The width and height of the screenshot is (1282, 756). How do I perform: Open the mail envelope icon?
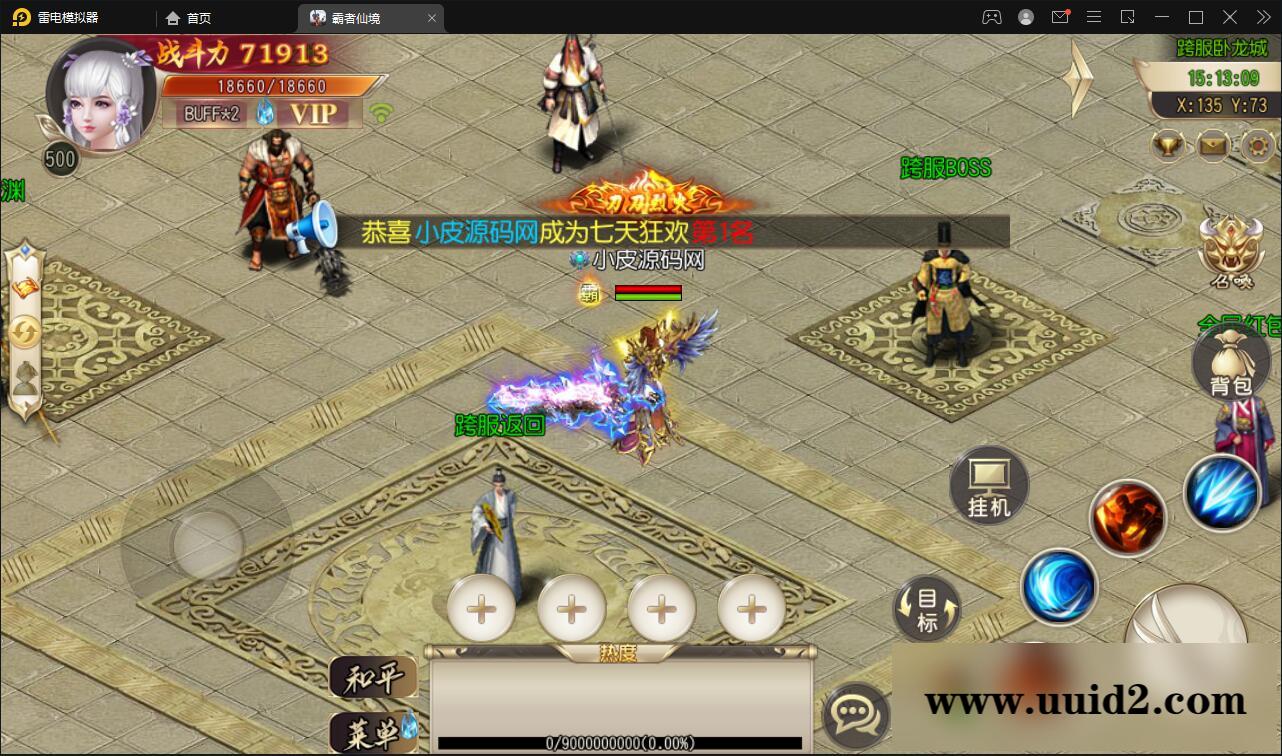tap(1212, 146)
